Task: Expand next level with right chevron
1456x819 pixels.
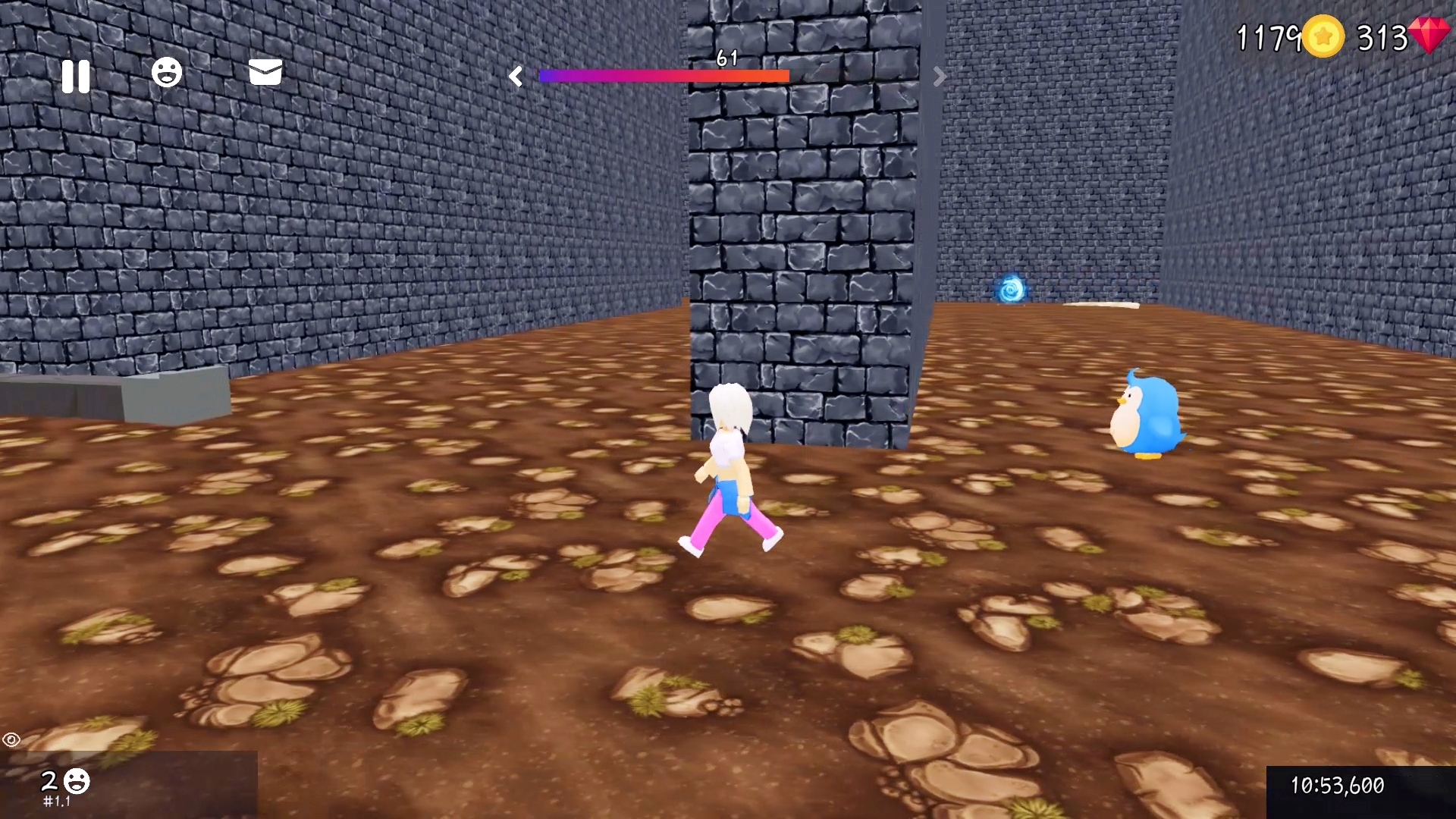Action: click(x=939, y=76)
